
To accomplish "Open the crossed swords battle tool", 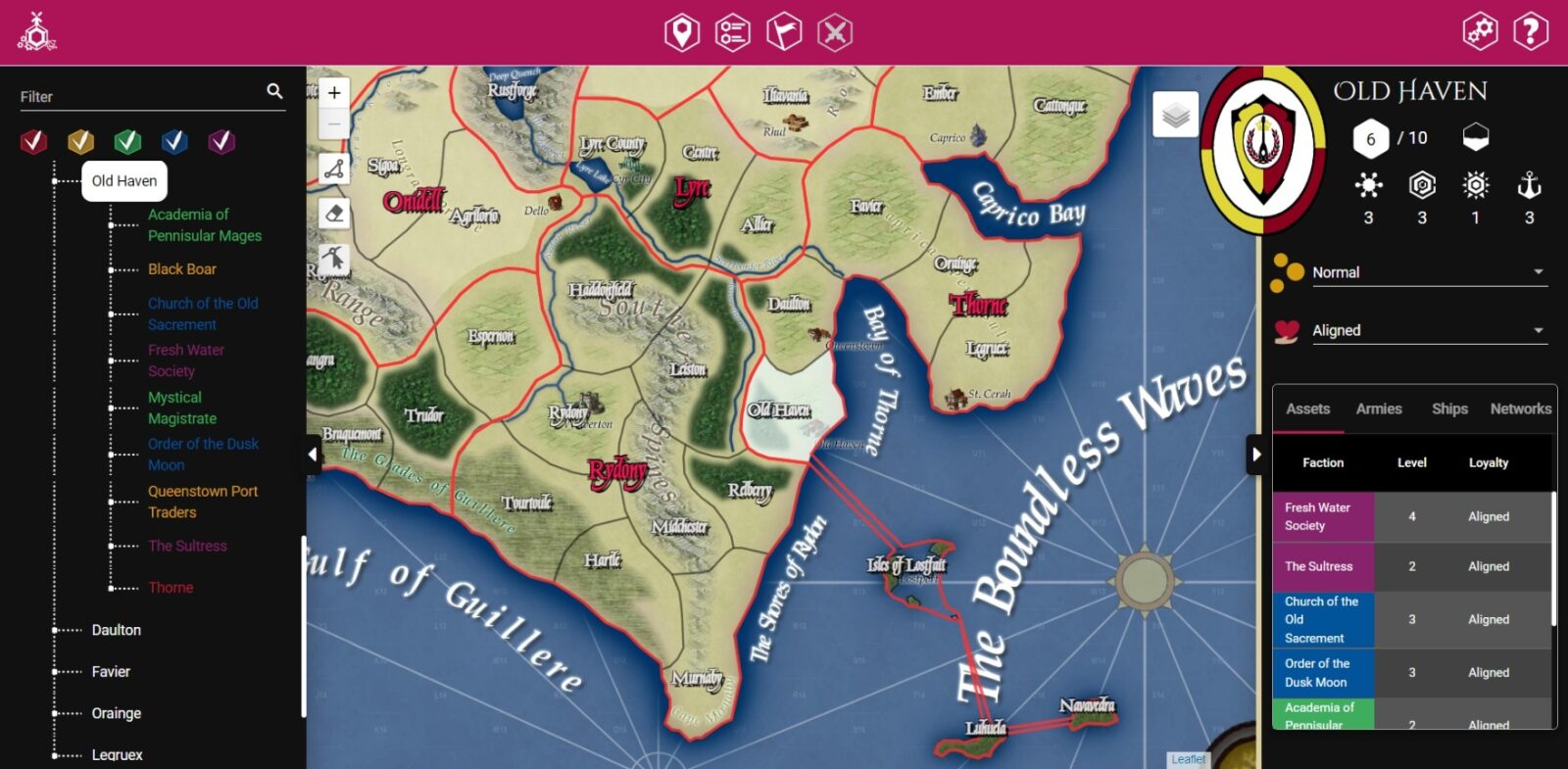I will point(836,30).
